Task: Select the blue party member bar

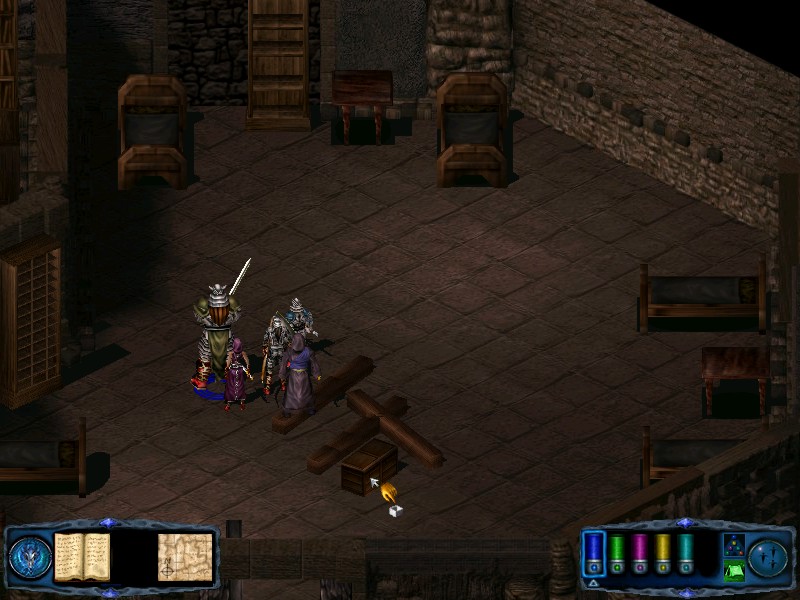Action: [594, 552]
